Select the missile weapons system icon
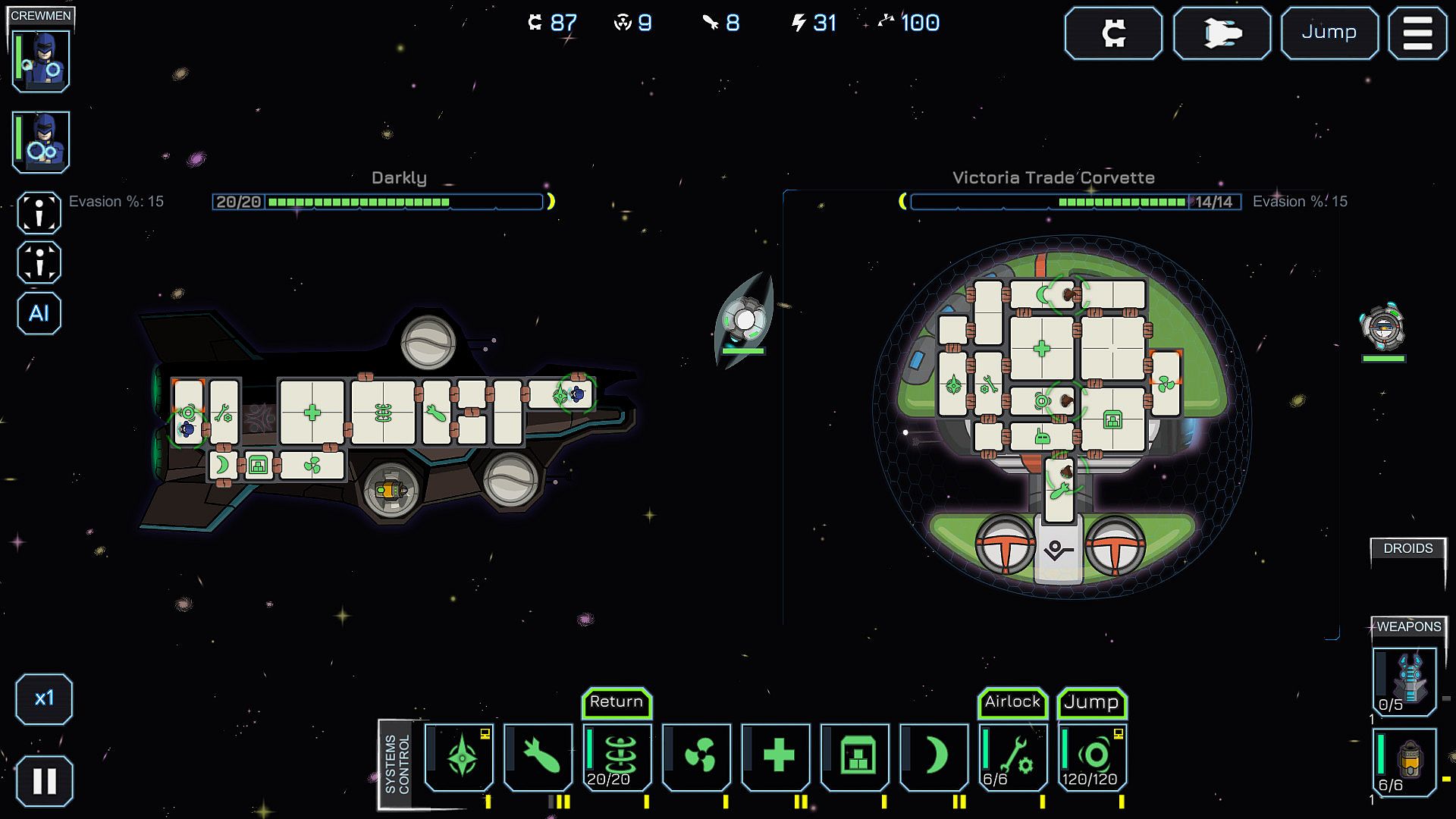 pos(538,757)
